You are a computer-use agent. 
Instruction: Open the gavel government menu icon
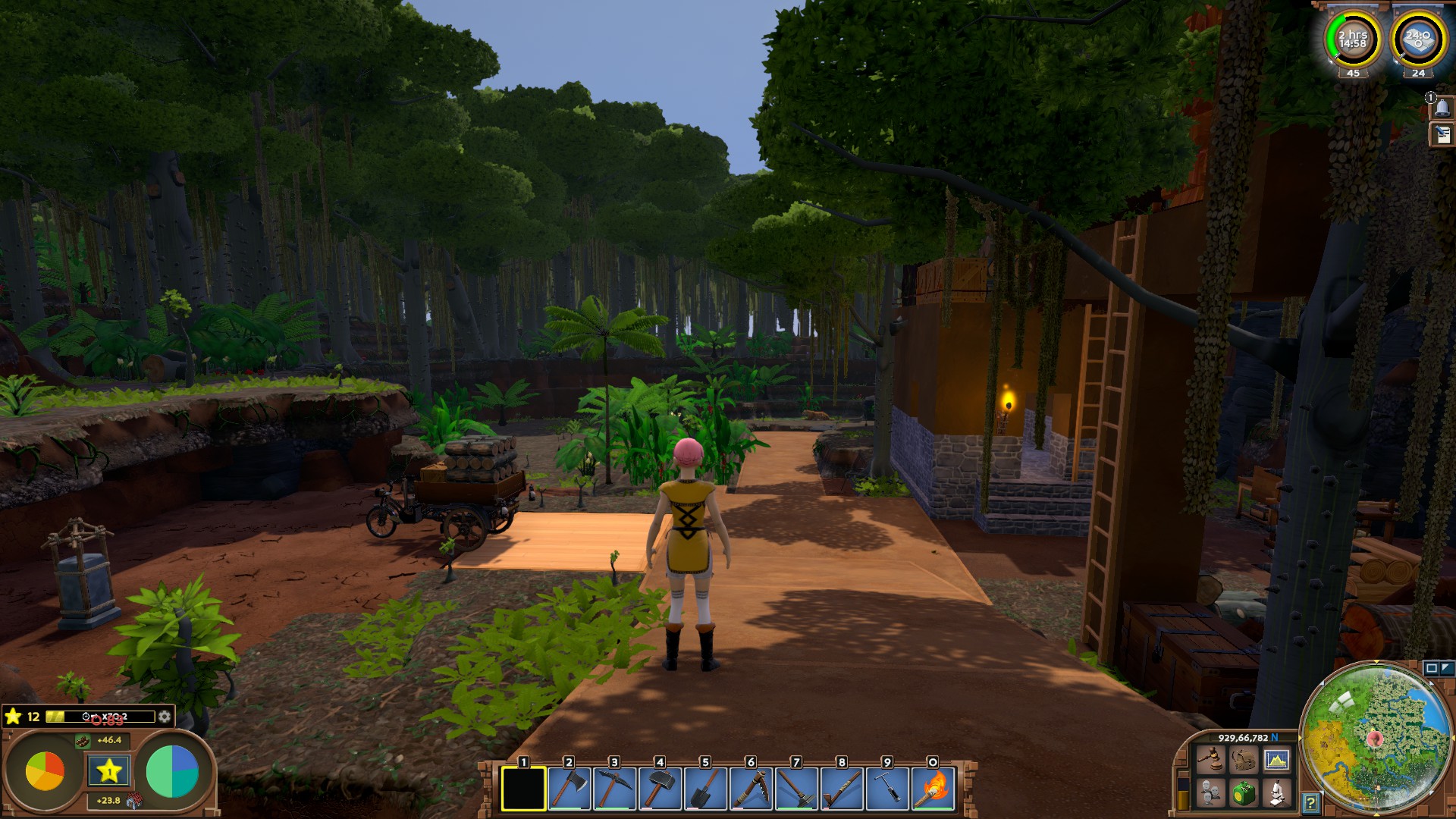[1210, 759]
